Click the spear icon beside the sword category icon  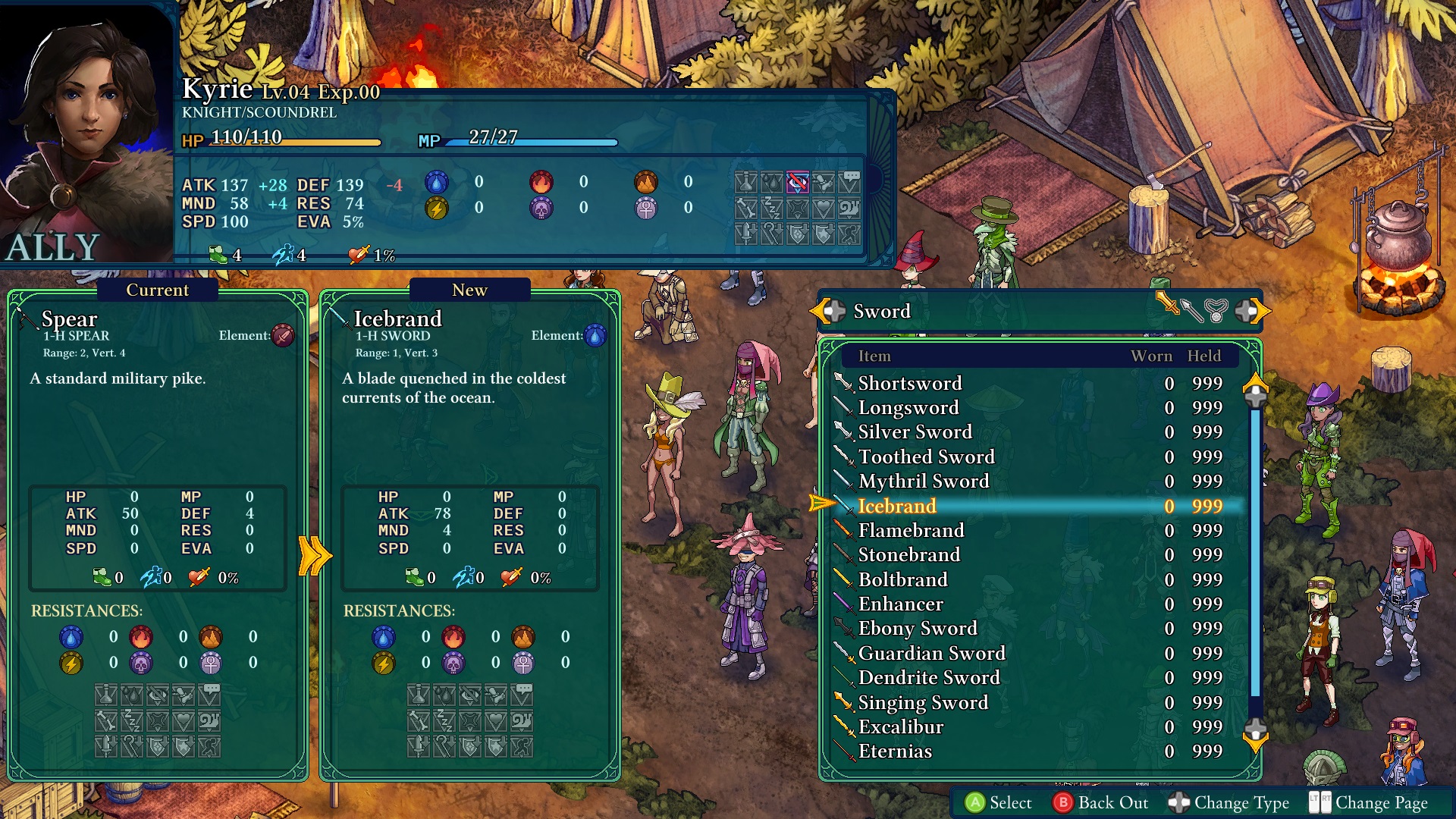click(x=1192, y=311)
